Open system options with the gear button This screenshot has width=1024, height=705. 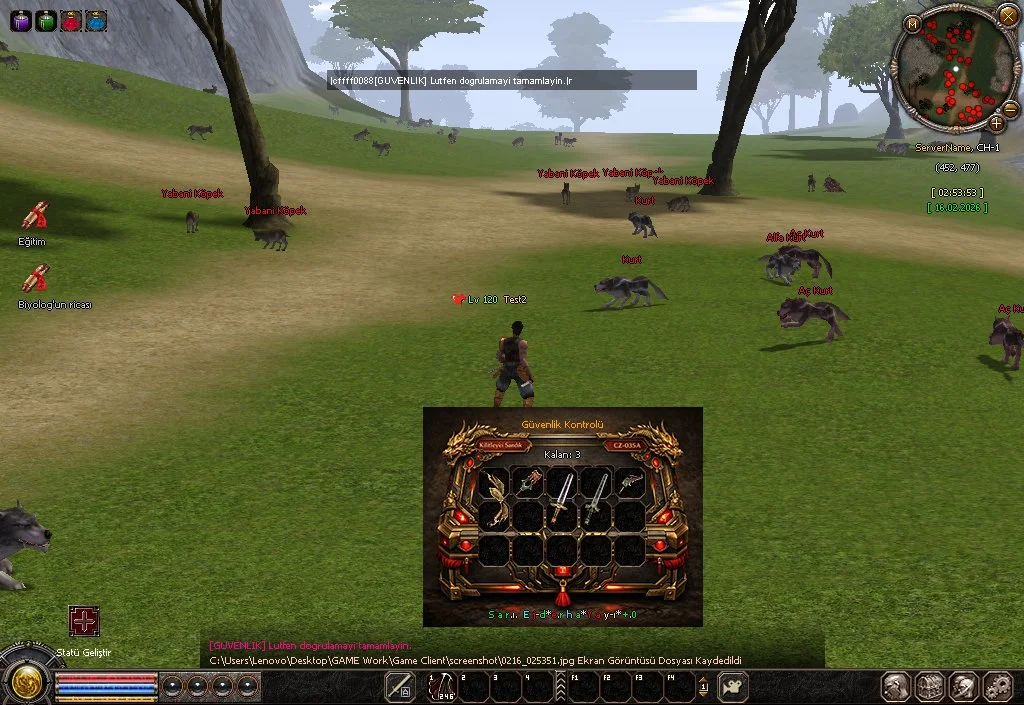point(998,686)
